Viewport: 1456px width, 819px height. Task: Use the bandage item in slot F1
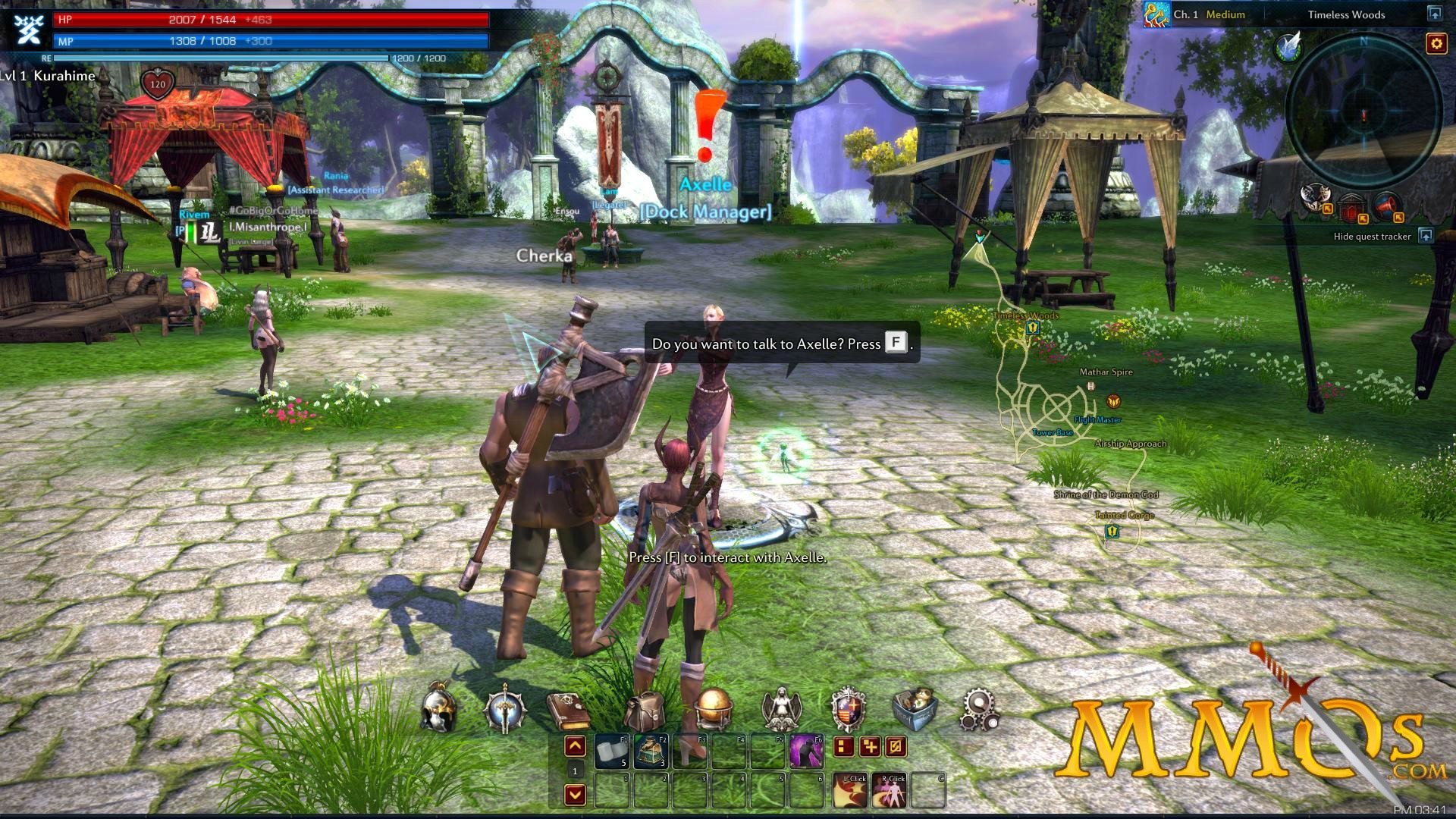612,750
